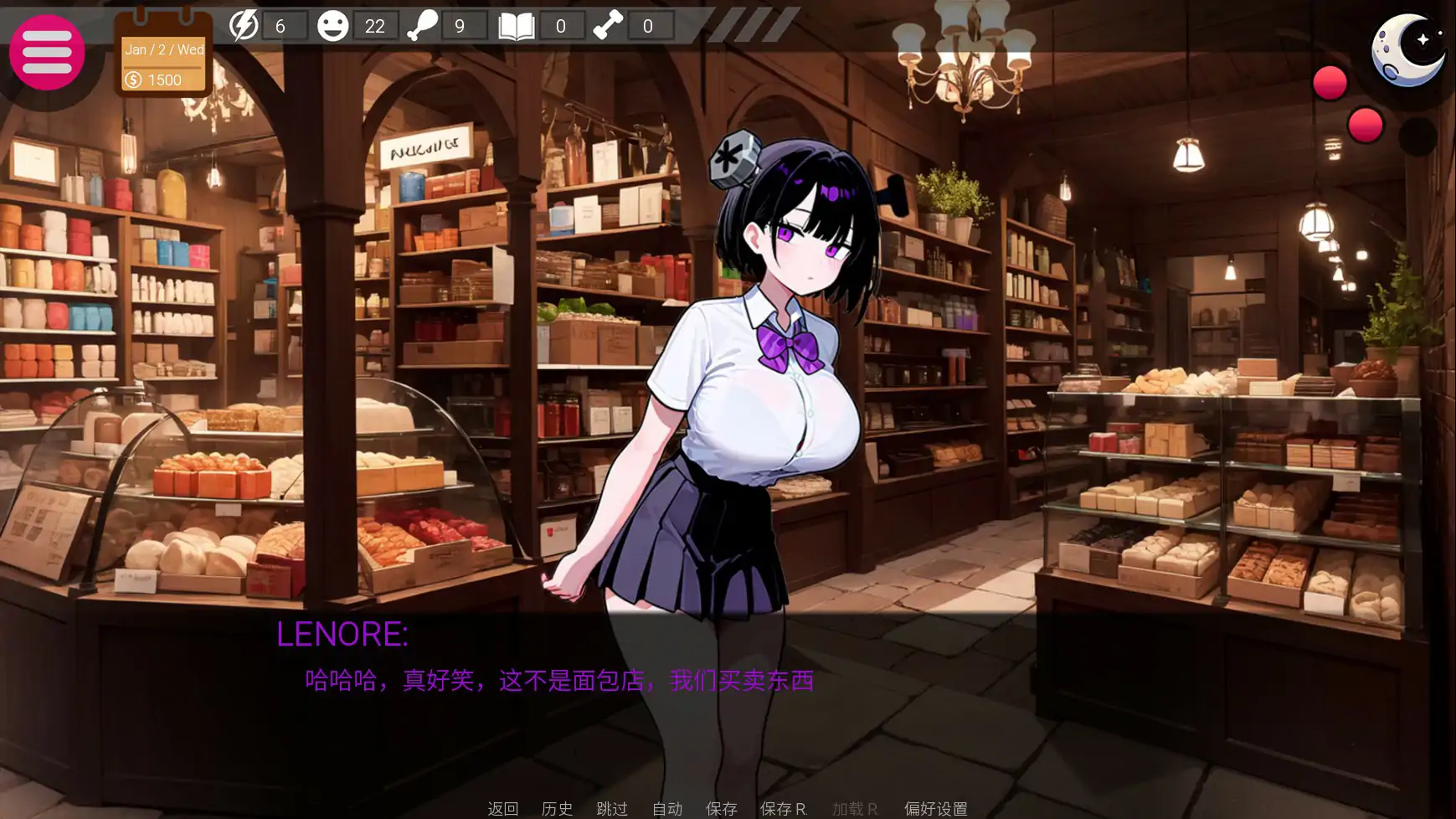Click the crescent moon time icon
1456x819 pixels.
click(x=1408, y=49)
